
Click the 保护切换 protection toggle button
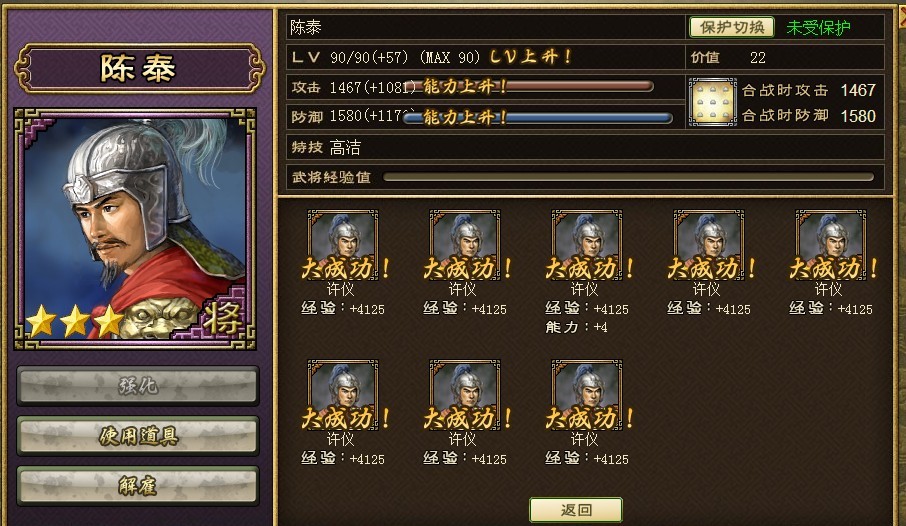point(731,27)
